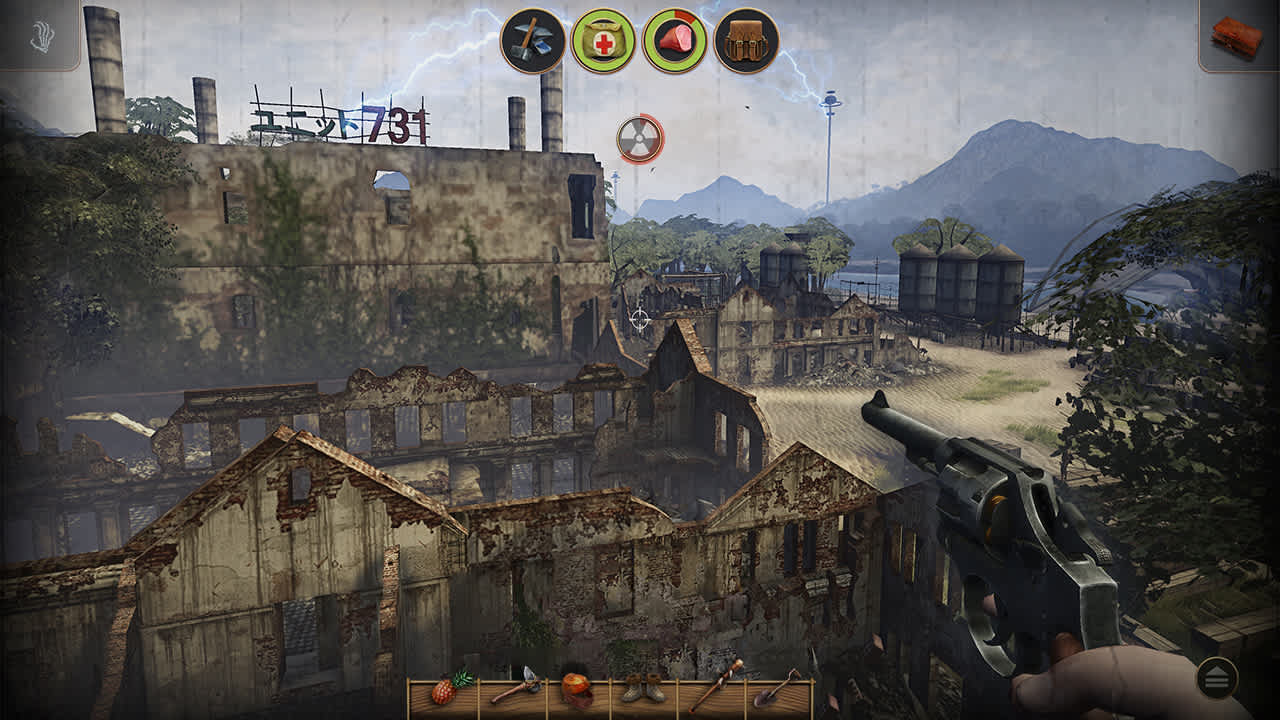Equip the axe from the hotbar
1280x720 pixels.
[x=512, y=690]
